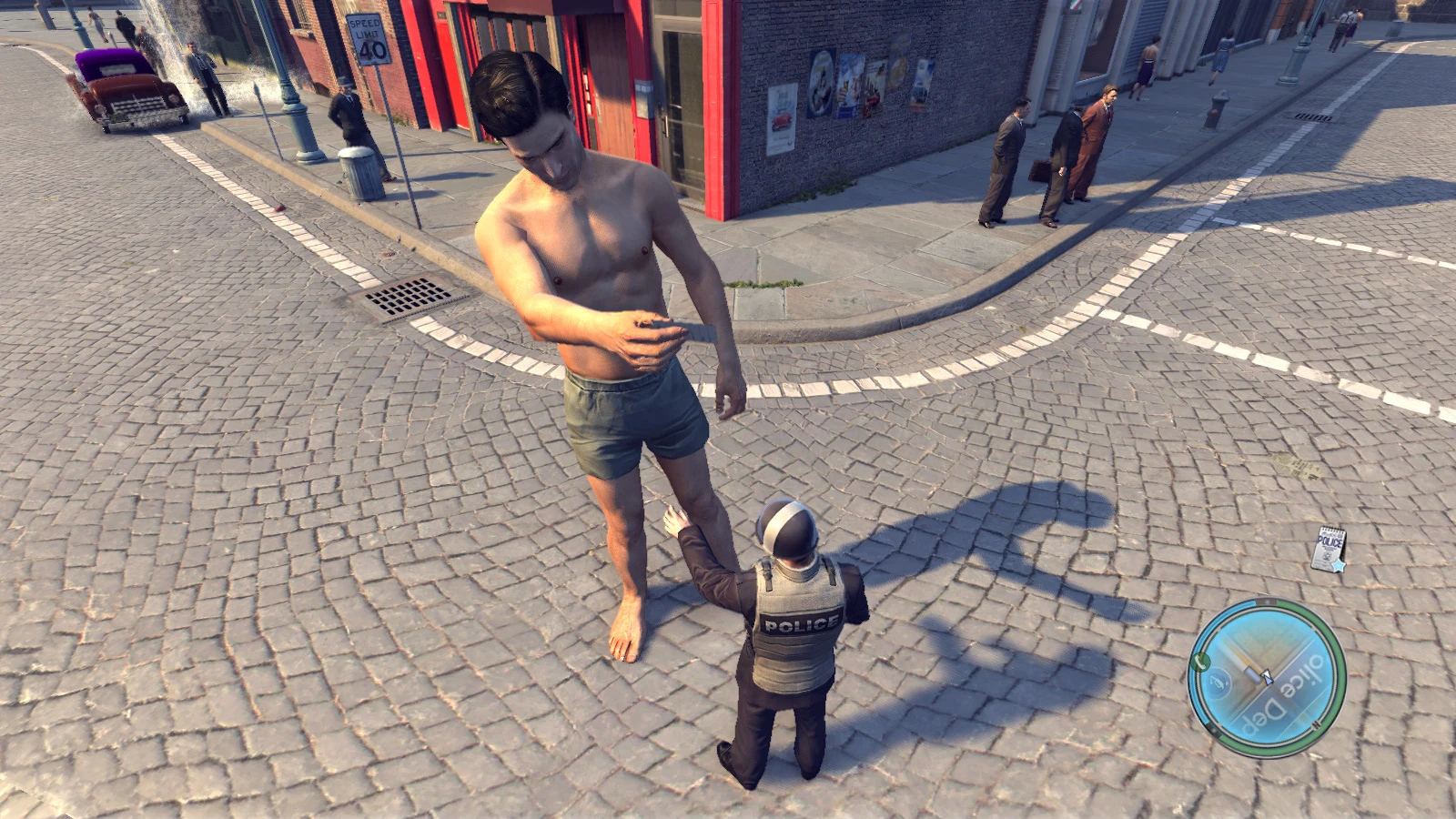The image size is (1456, 819).
Task: Select the player arrow marker on the minimap
Action: tap(1268, 677)
